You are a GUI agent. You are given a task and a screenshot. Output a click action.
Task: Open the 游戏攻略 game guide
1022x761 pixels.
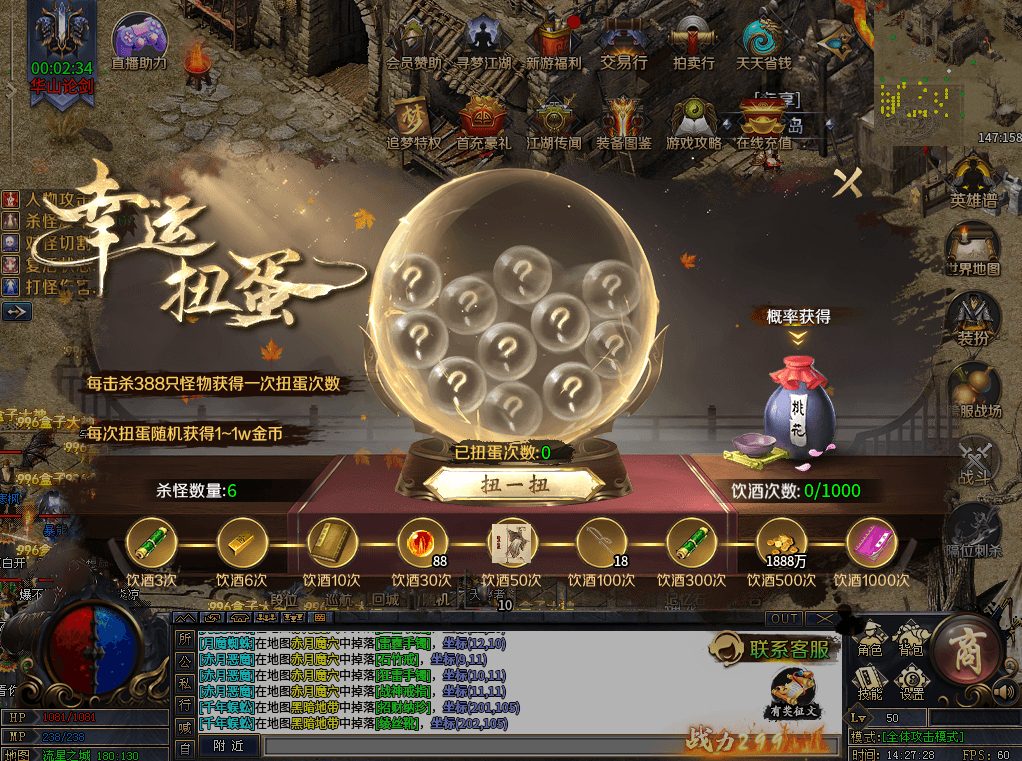tap(693, 123)
